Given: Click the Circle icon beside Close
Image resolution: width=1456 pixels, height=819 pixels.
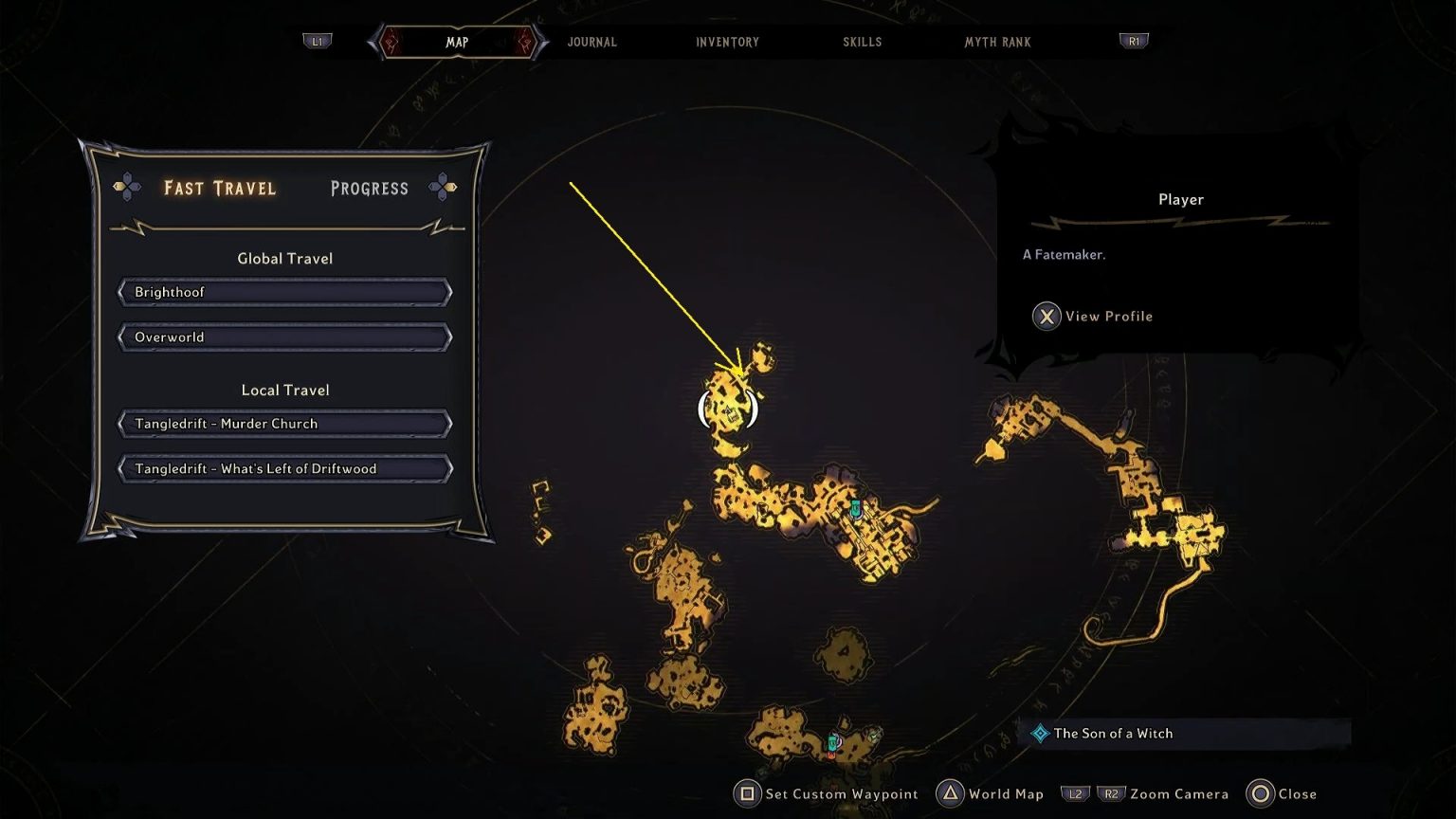Looking at the screenshot, I should click(1261, 793).
